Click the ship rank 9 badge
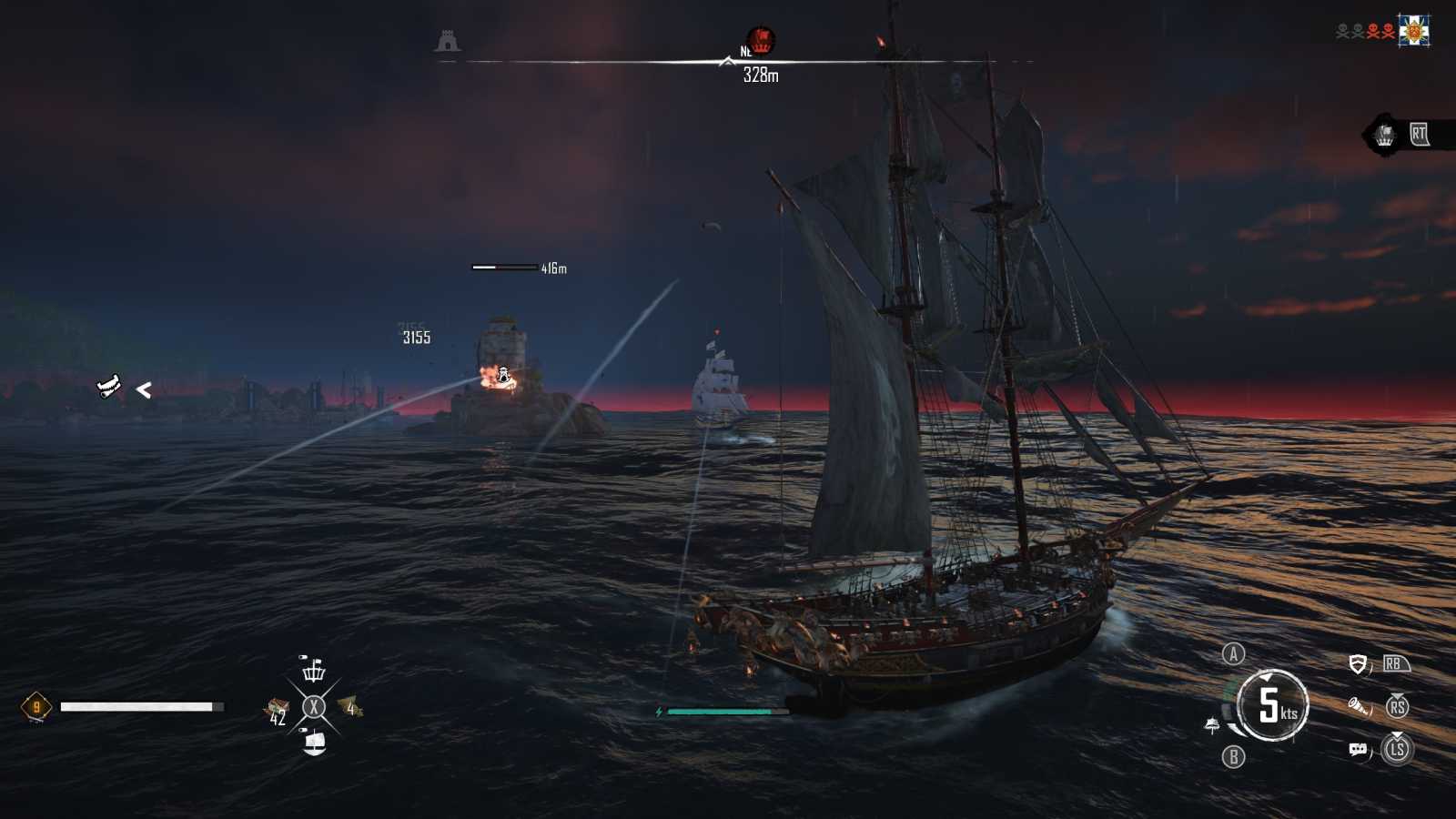The width and height of the screenshot is (1456, 819). click(x=36, y=707)
